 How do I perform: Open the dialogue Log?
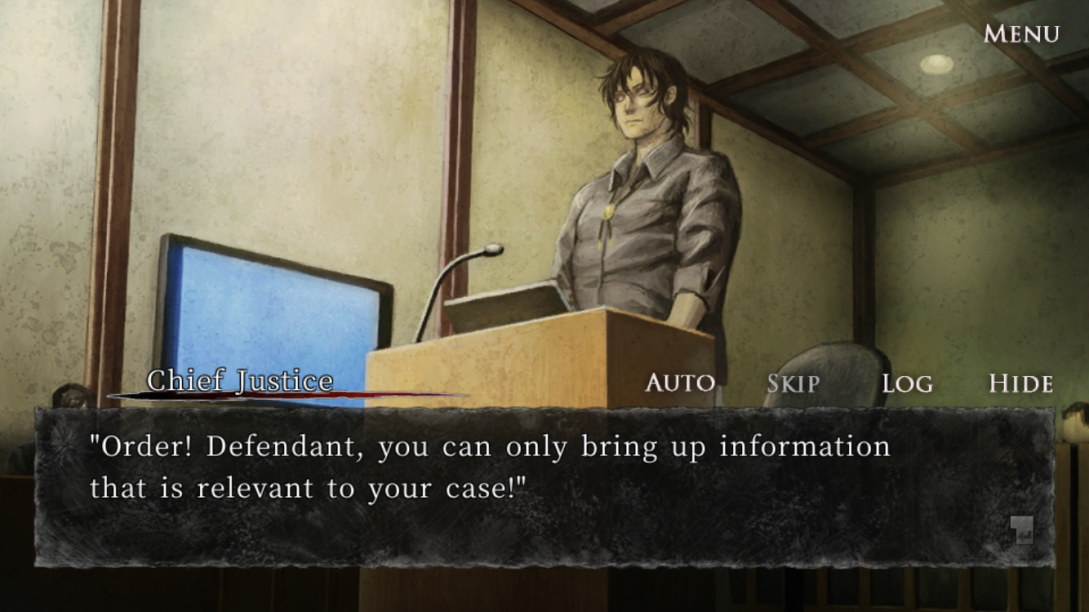pos(907,383)
